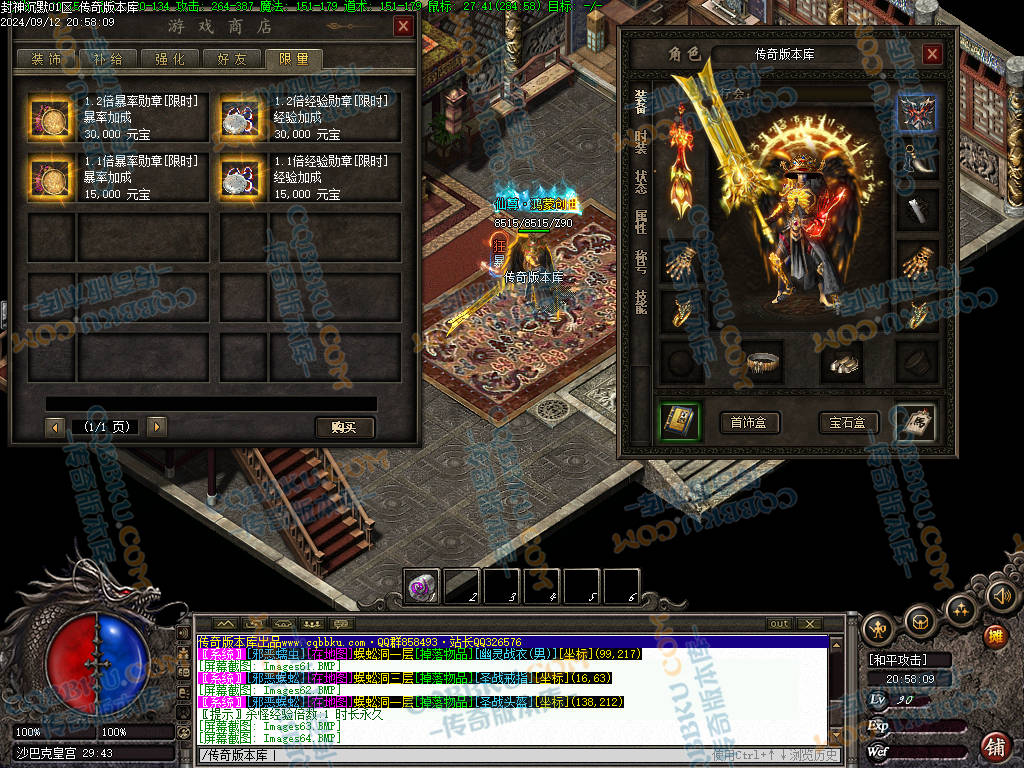The image size is (1024, 768).
Task: View the 属性 attributes tab
Action: click(x=641, y=221)
